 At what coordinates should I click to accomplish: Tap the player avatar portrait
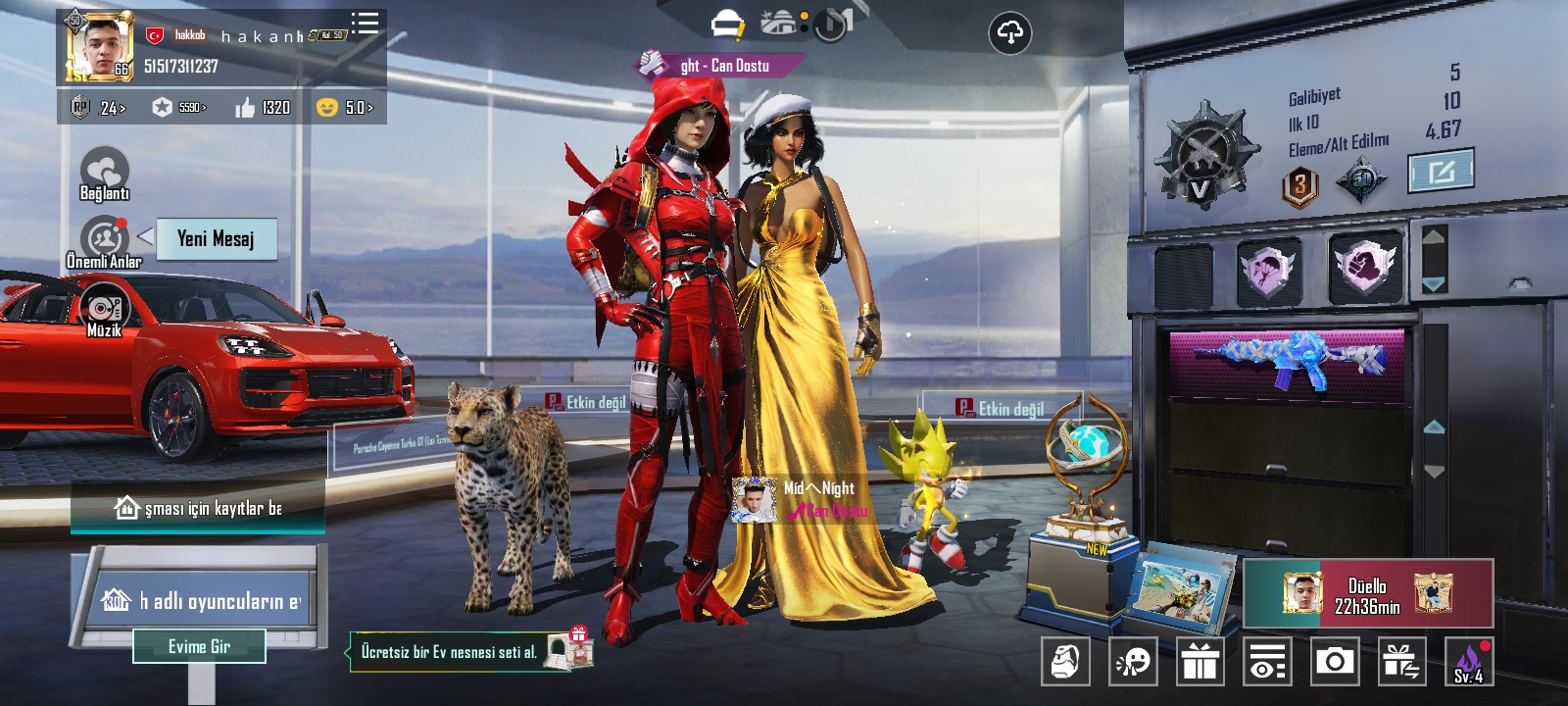(99, 46)
